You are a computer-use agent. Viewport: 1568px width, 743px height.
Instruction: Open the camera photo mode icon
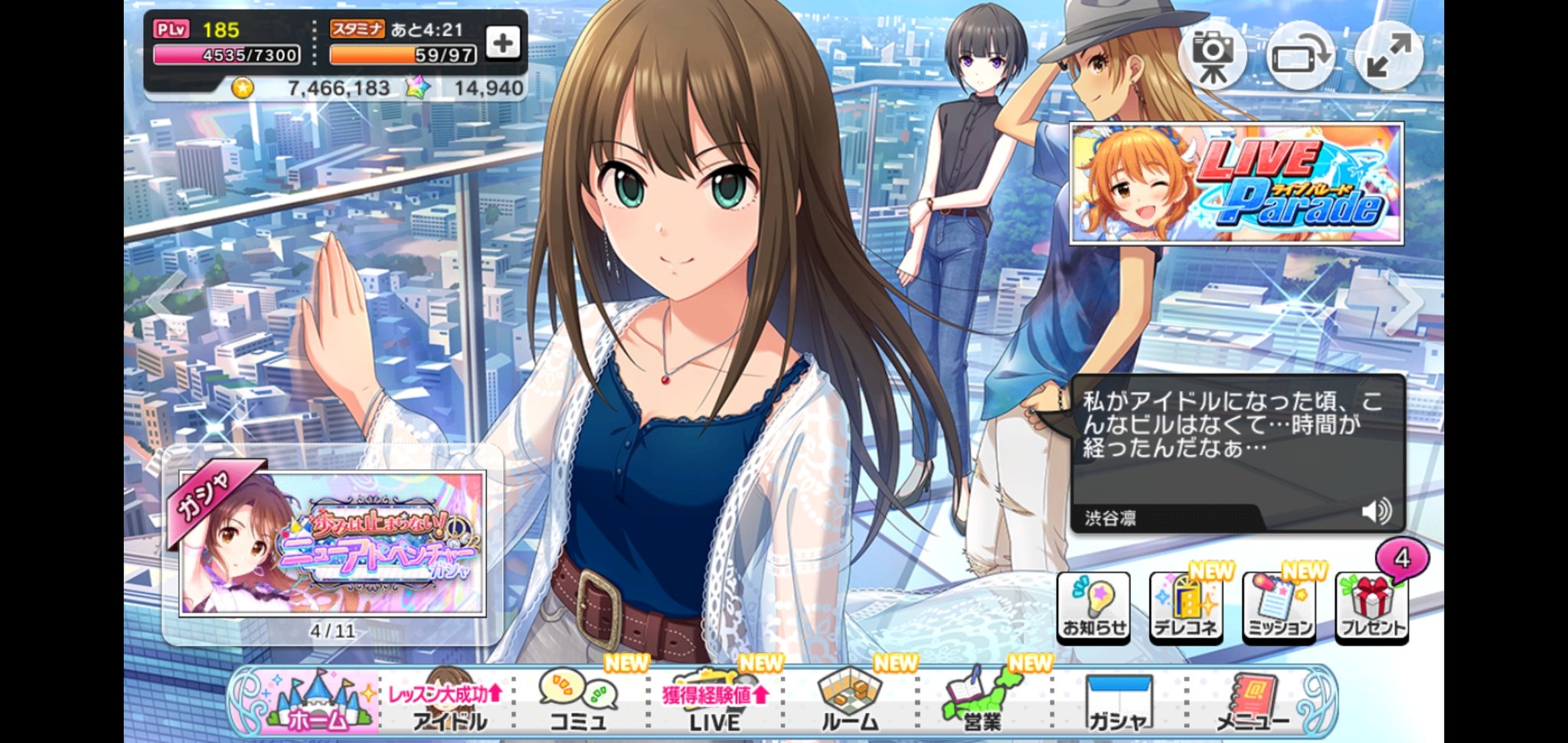pyautogui.click(x=1212, y=54)
